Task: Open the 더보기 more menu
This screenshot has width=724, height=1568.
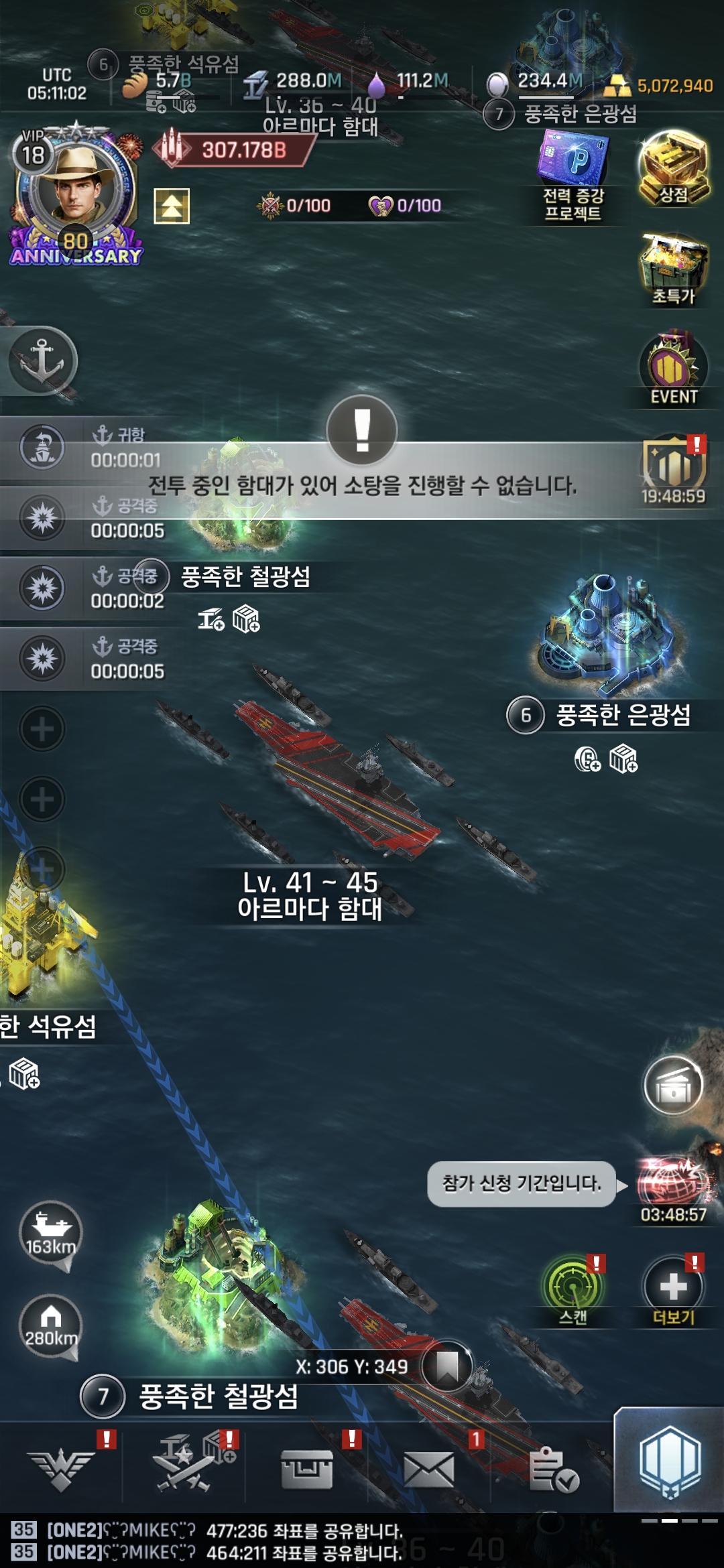Action: click(x=673, y=1291)
